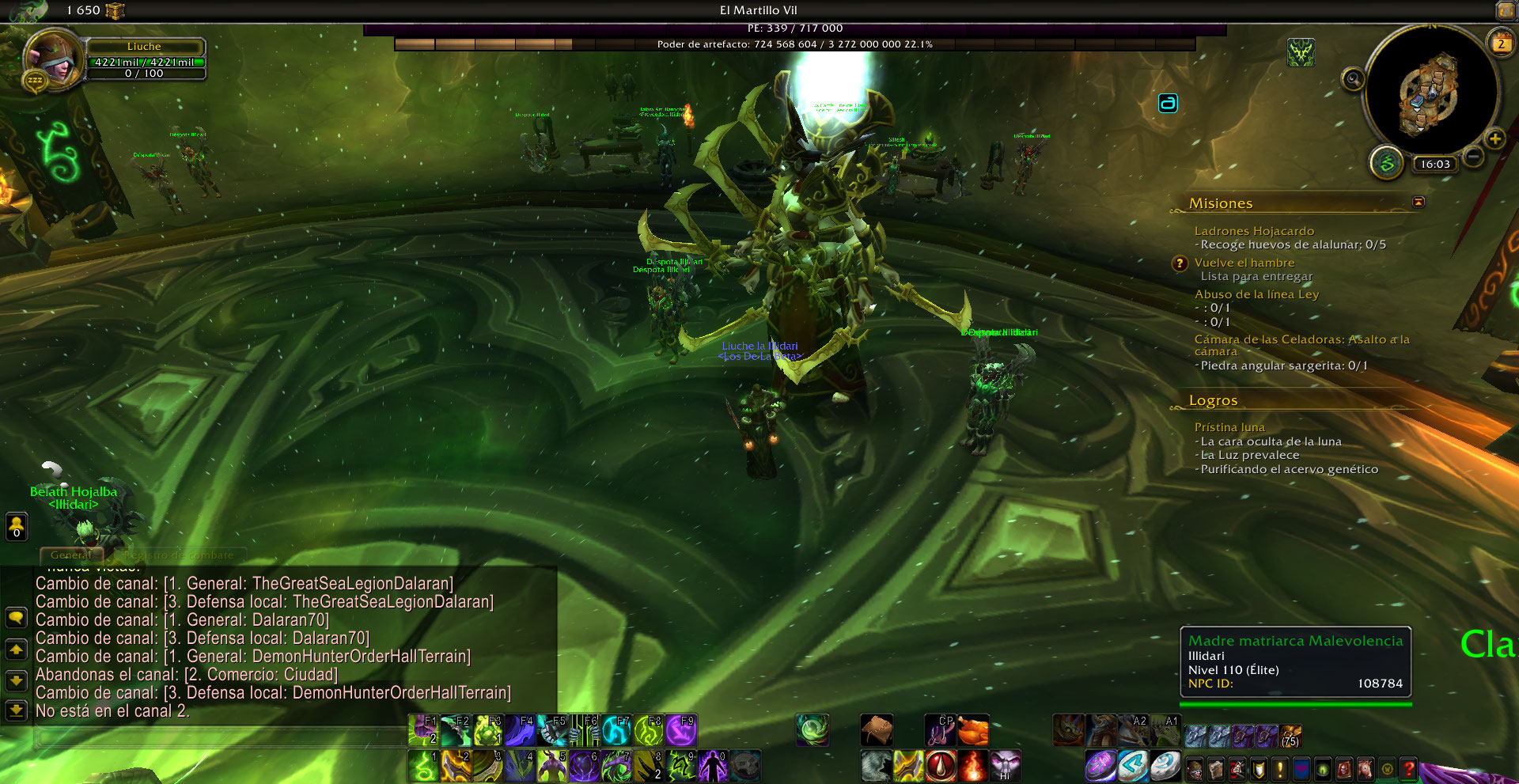Open the class hall report green rune button
The height and width of the screenshot is (784, 1519).
(x=1386, y=162)
